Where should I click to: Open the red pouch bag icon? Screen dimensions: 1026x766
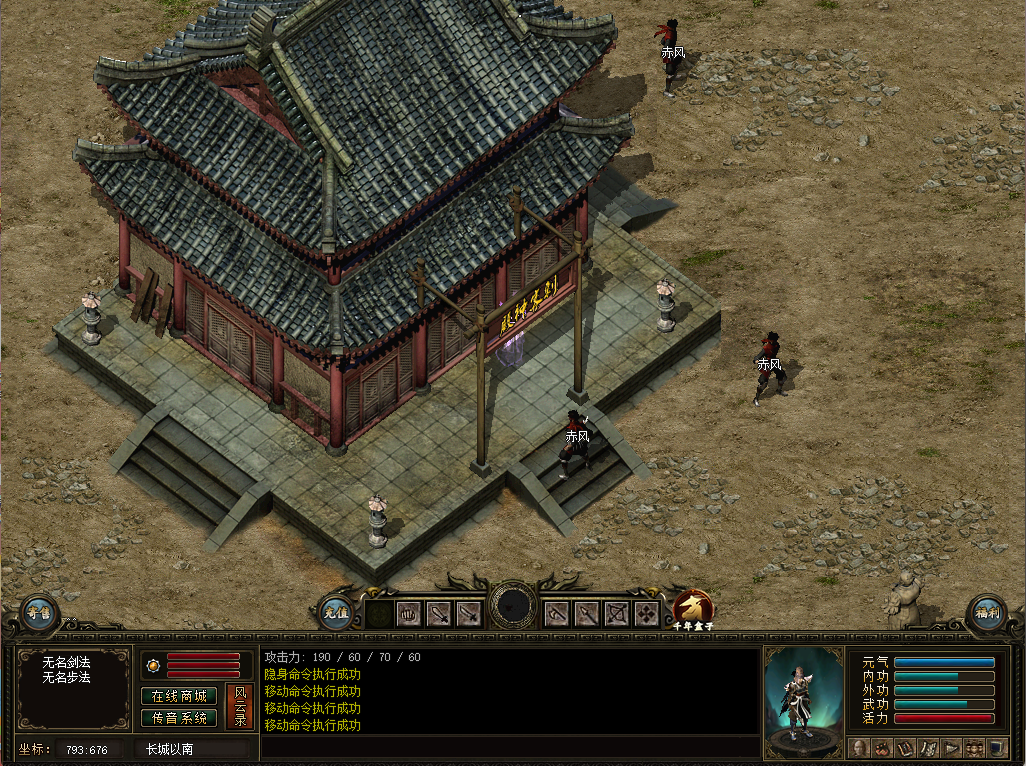coord(882,748)
